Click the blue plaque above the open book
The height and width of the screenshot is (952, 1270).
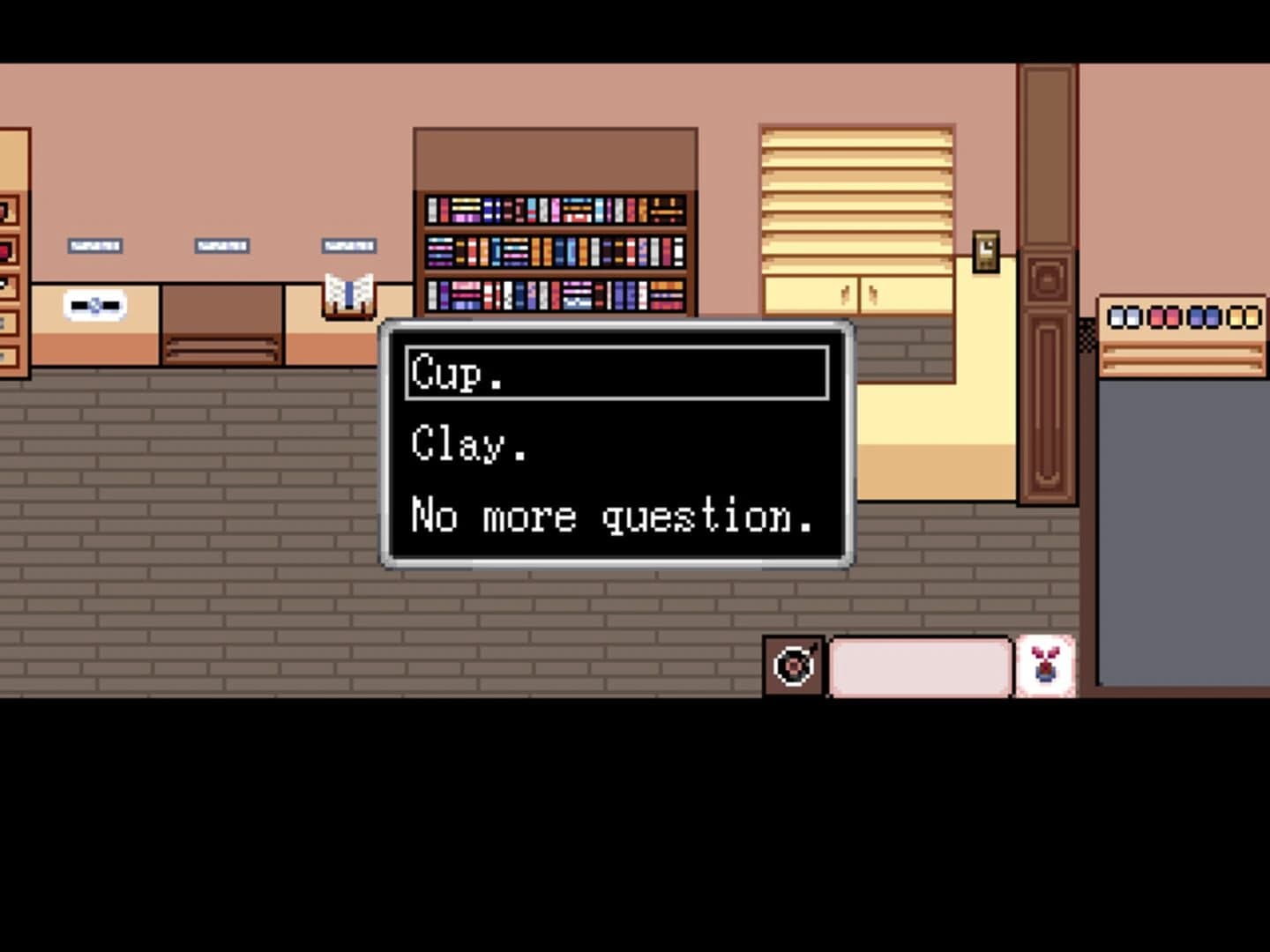347,245
